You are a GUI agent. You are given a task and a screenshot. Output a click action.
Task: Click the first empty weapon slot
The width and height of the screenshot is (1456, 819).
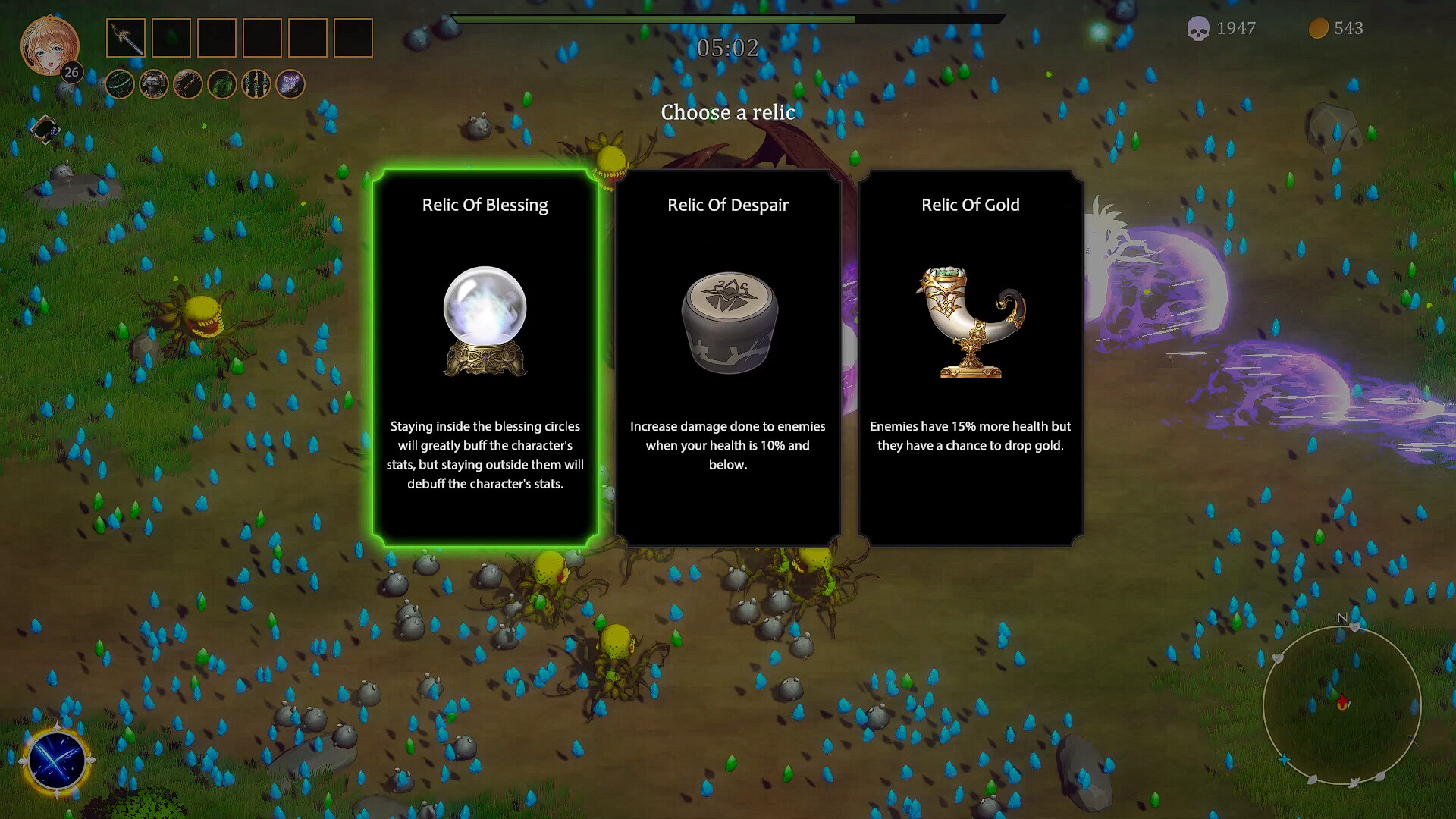pos(172,39)
